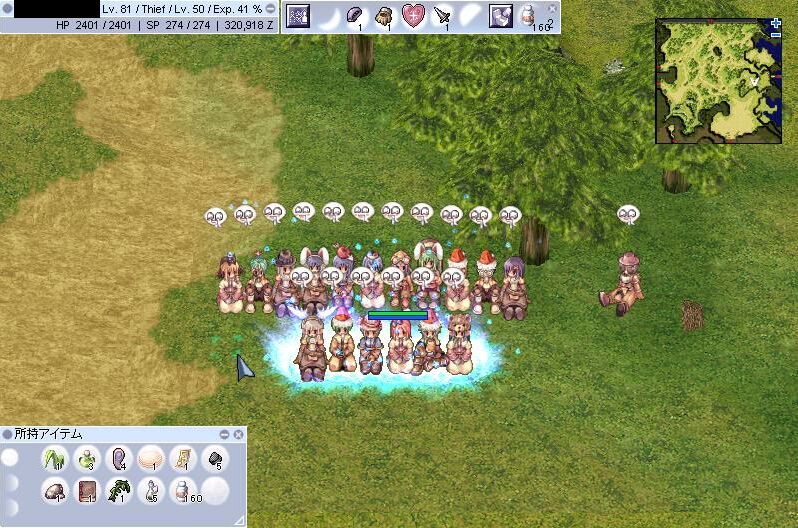Image resolution: width=798 pixels, height=528 pixels.
Task: Activate the first hotbar skill icon
Action: [298, 15]
